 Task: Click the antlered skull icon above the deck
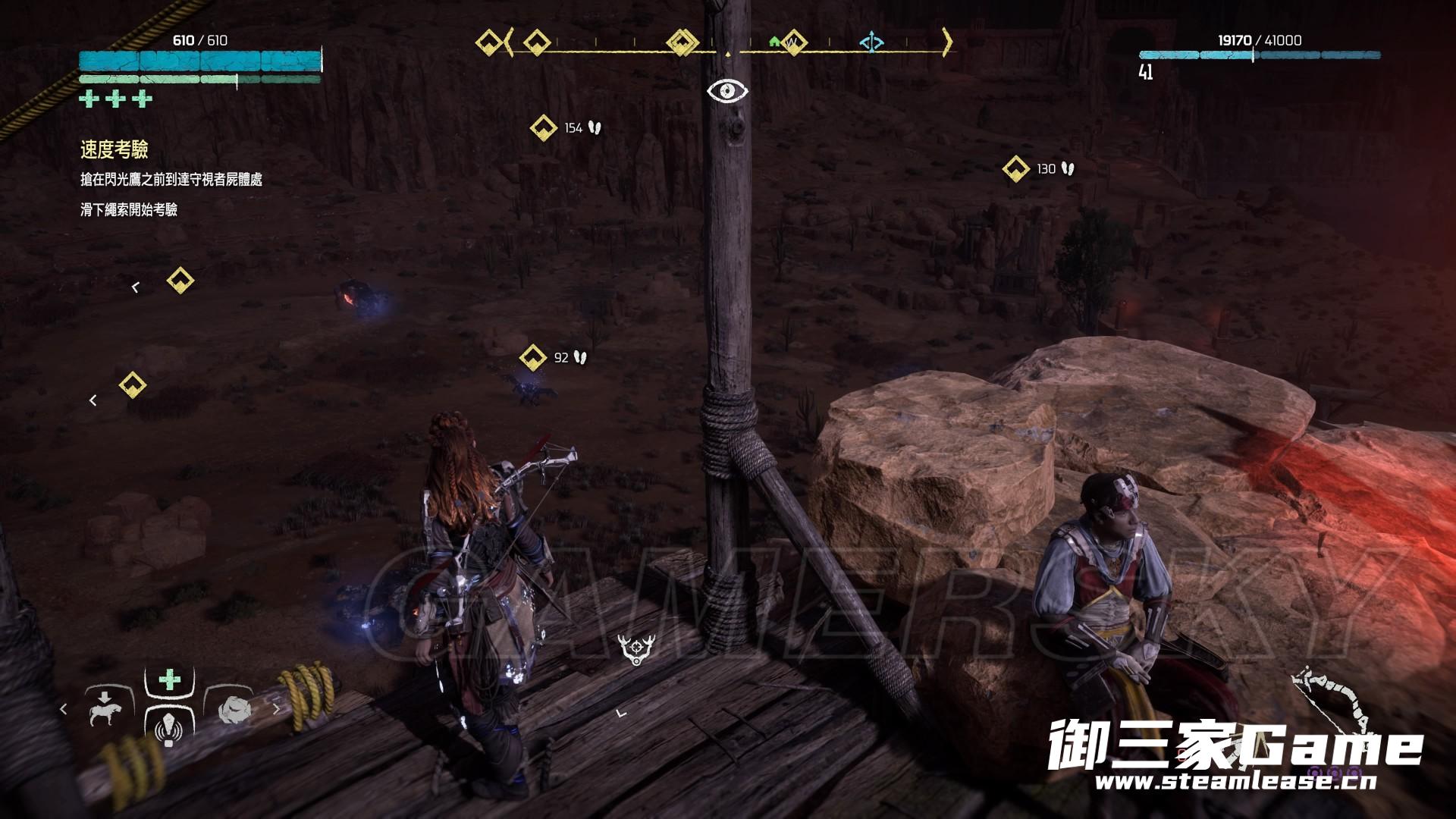(x=635, y=649)
